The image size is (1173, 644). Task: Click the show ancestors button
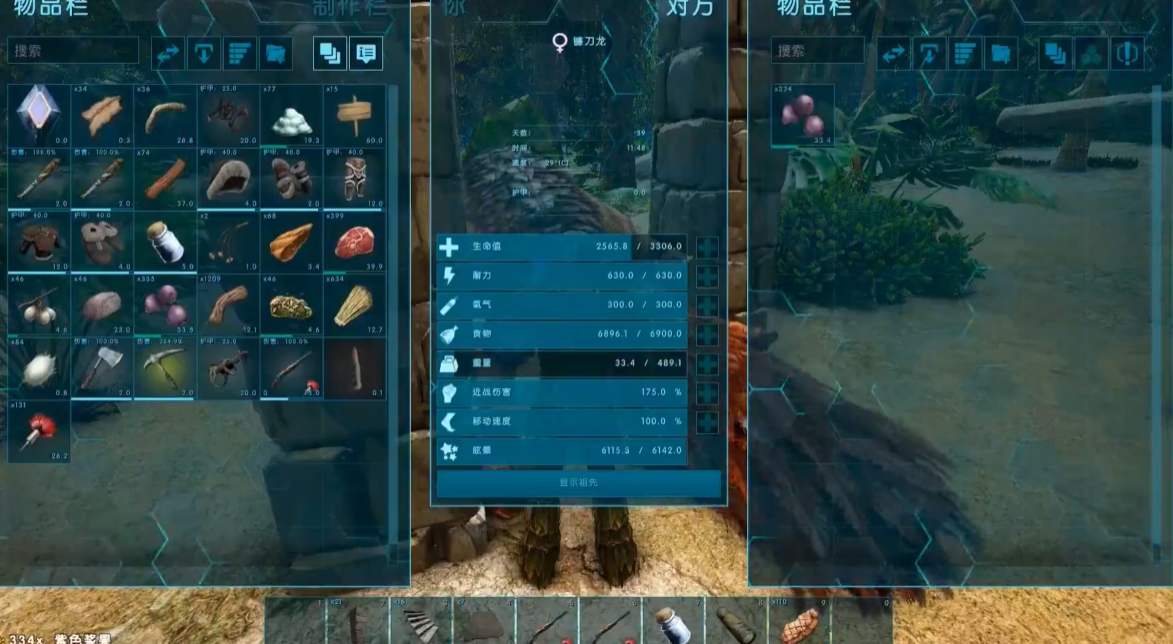579,483
